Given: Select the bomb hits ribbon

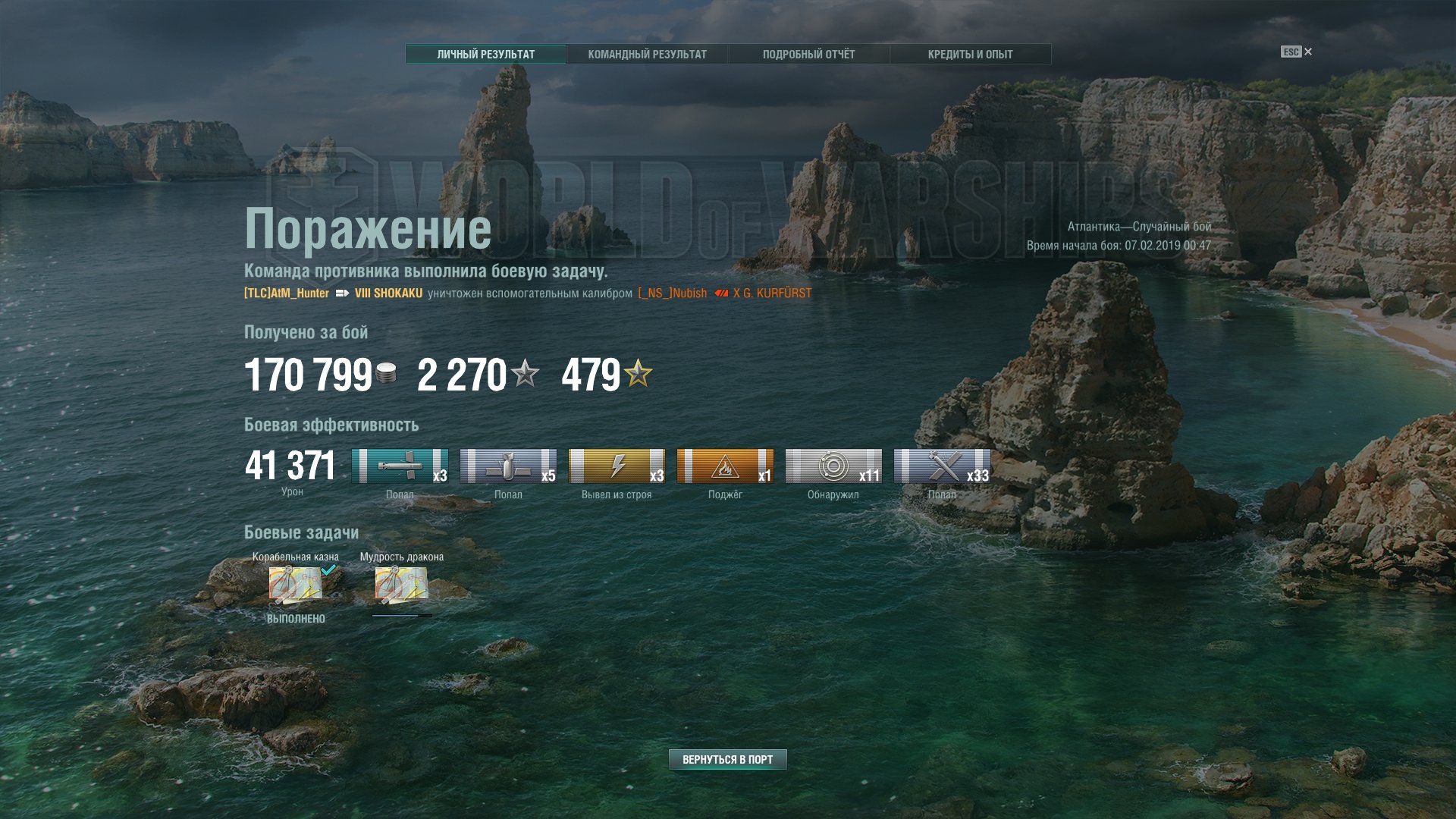Looking at the screenshot, I should 508,466.
